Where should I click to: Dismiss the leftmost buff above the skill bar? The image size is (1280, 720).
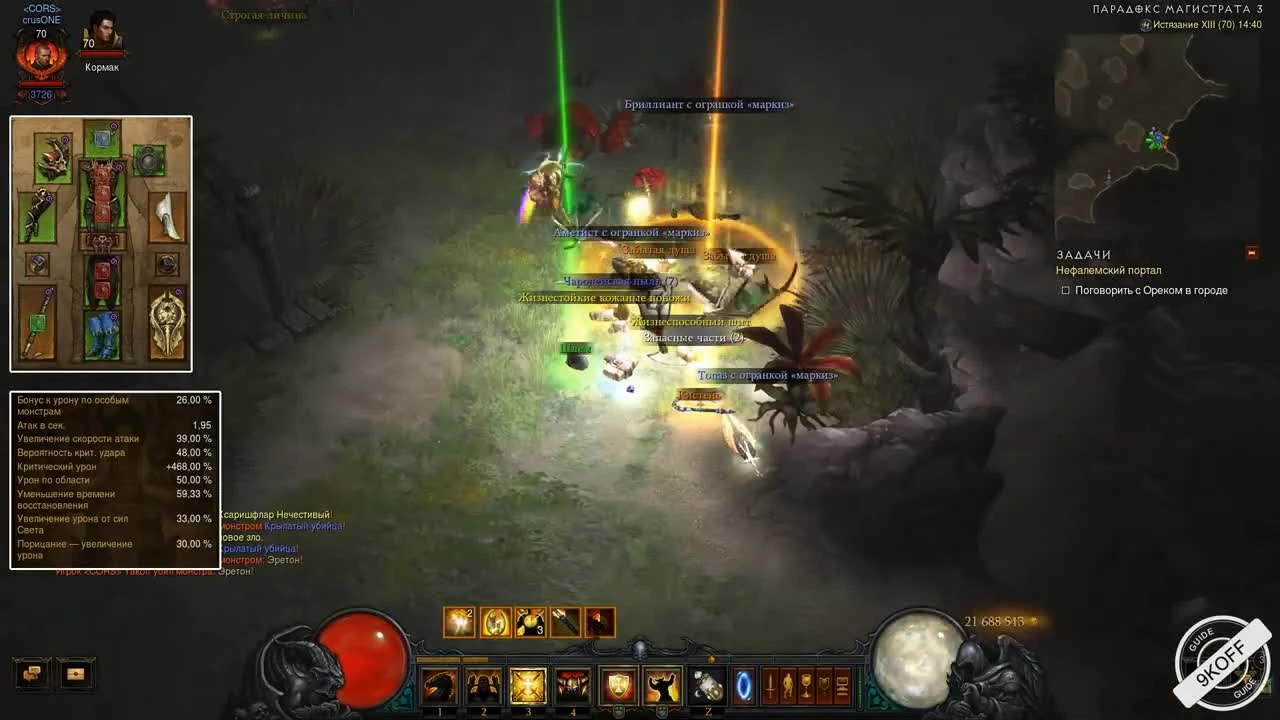459,621
